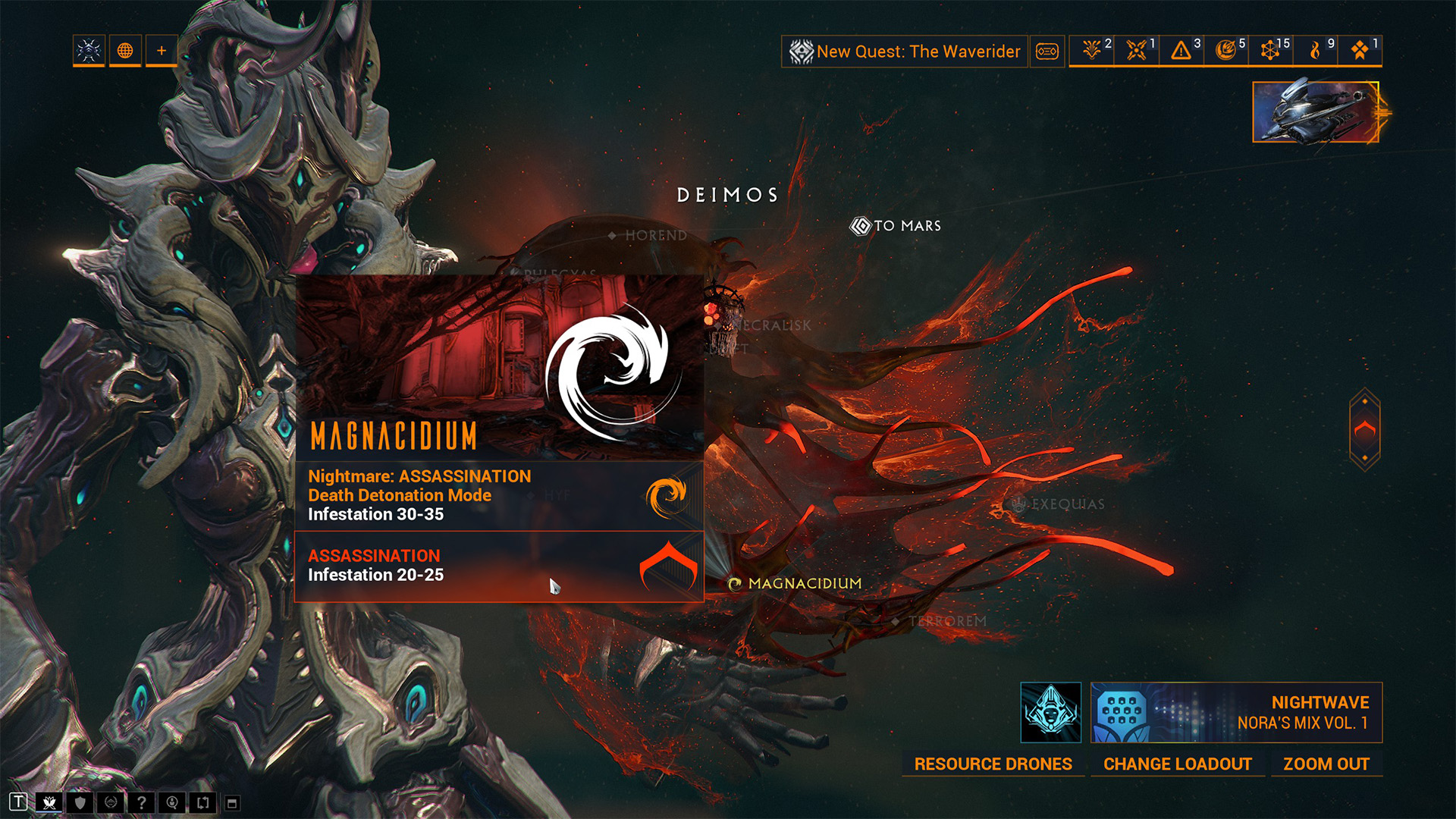1456x819 pixels.
Task: Click the player profile emblem icon
Action: 89,51
